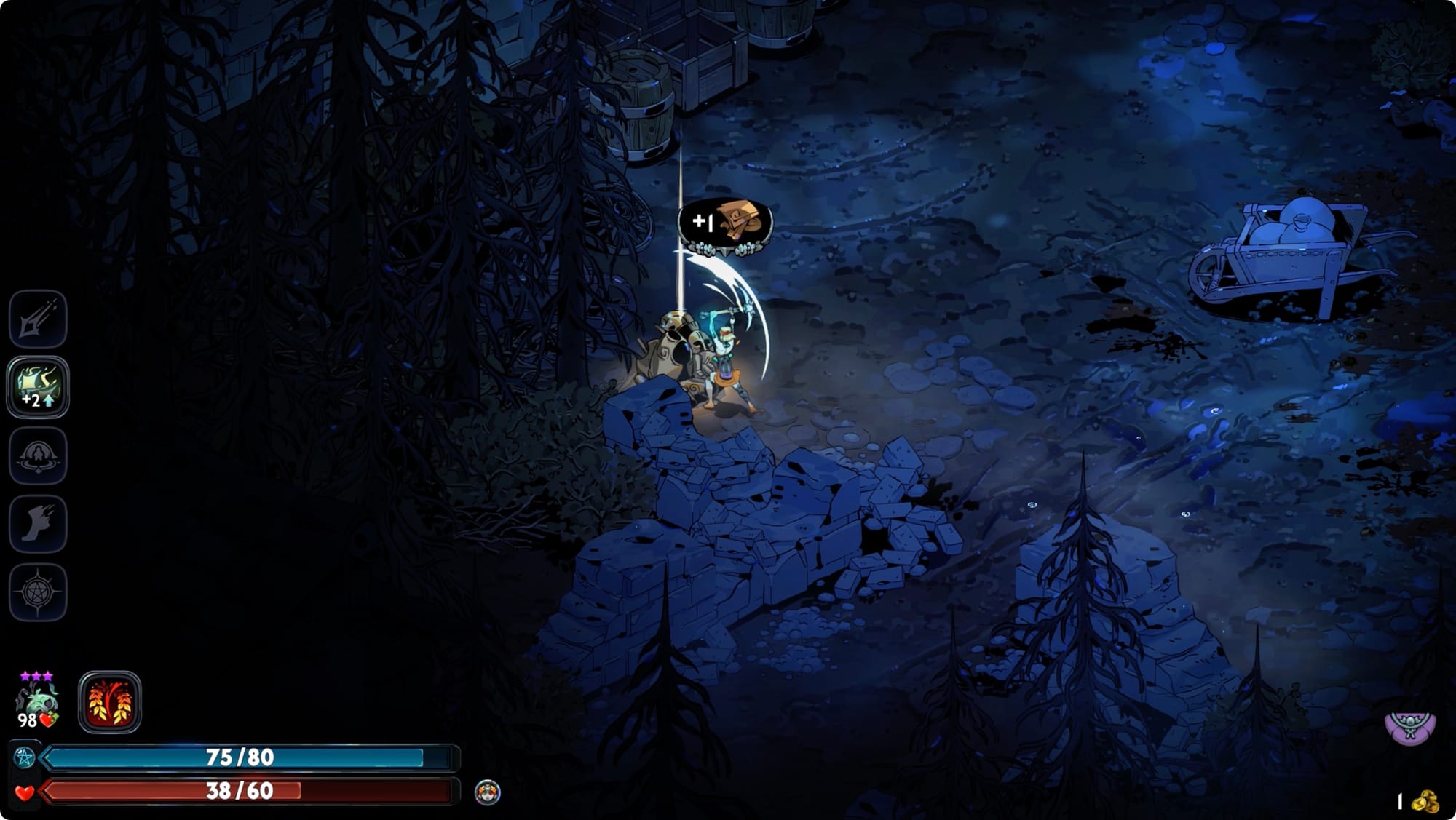The width and height of the screenshot is (1456, 820).
Task: Select the Attack ability icon
Action: coord(40,320)
